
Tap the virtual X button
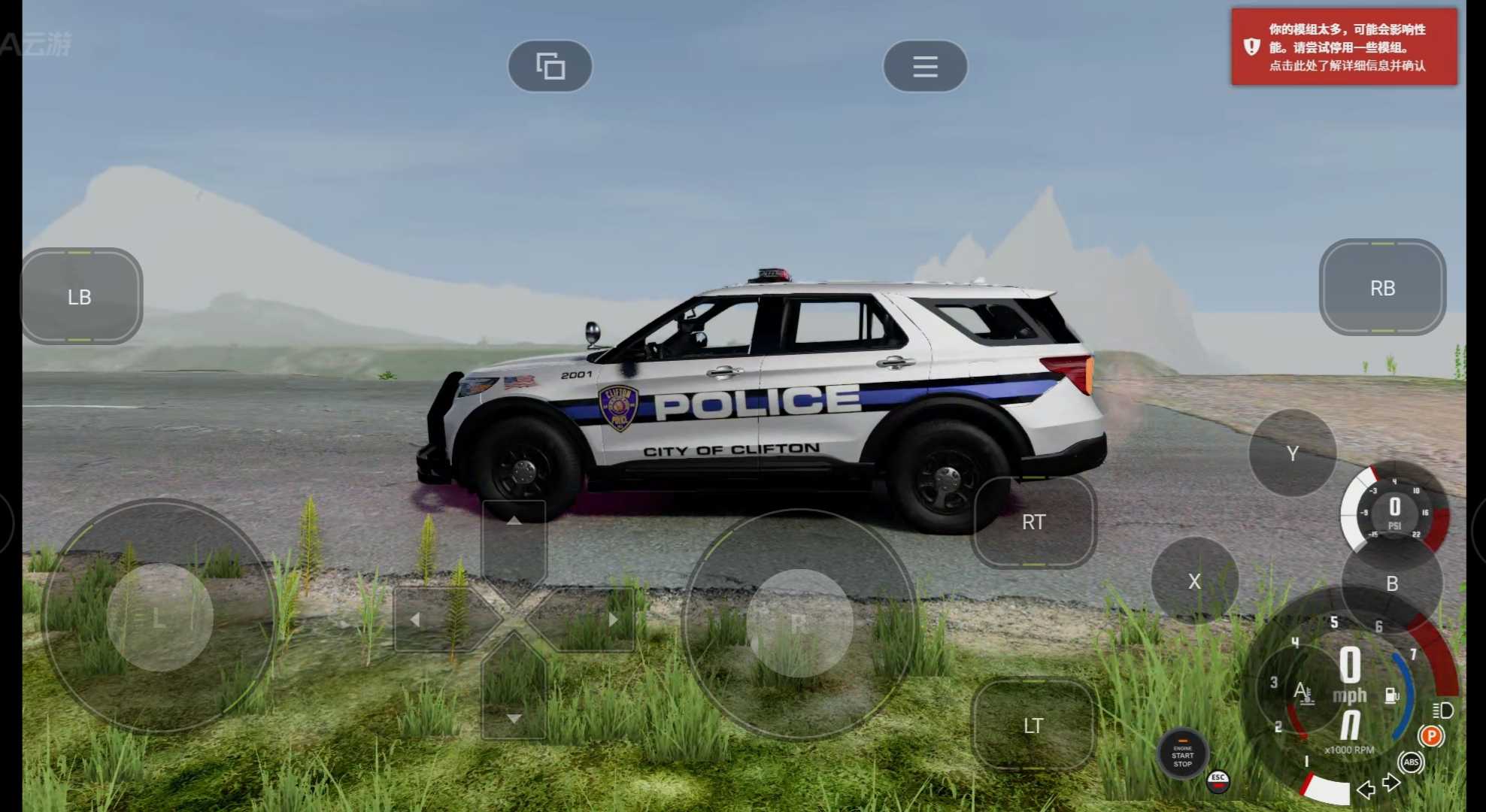(x=1194, y=581)
